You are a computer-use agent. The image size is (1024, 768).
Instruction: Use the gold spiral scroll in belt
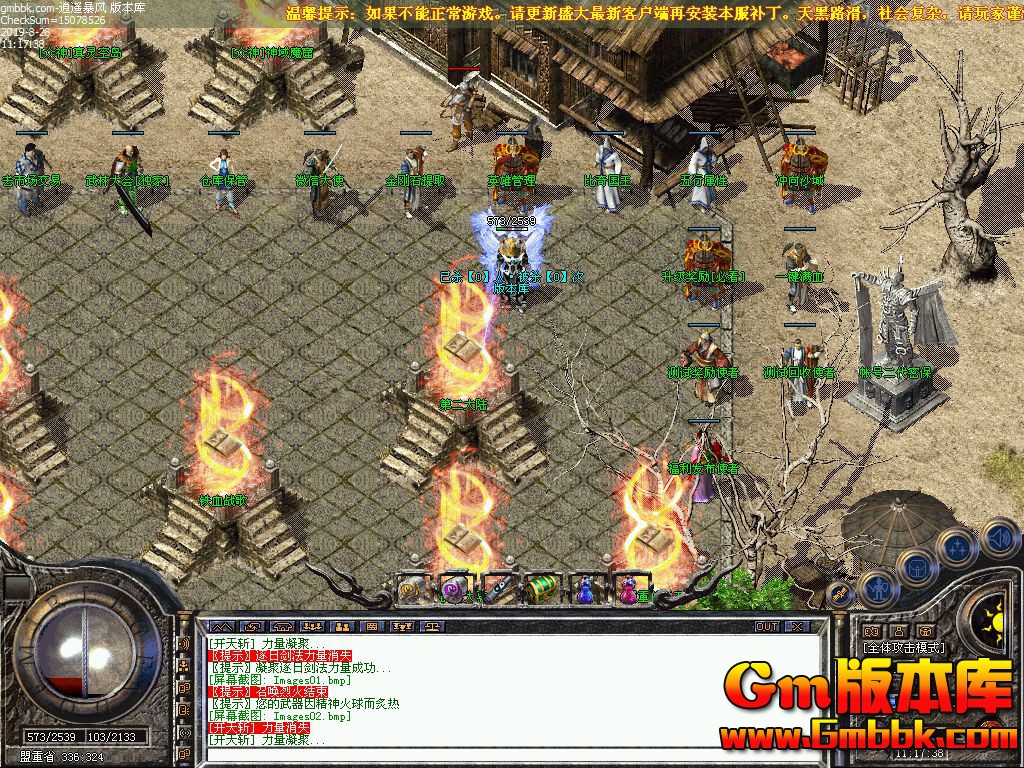point(411,588)
